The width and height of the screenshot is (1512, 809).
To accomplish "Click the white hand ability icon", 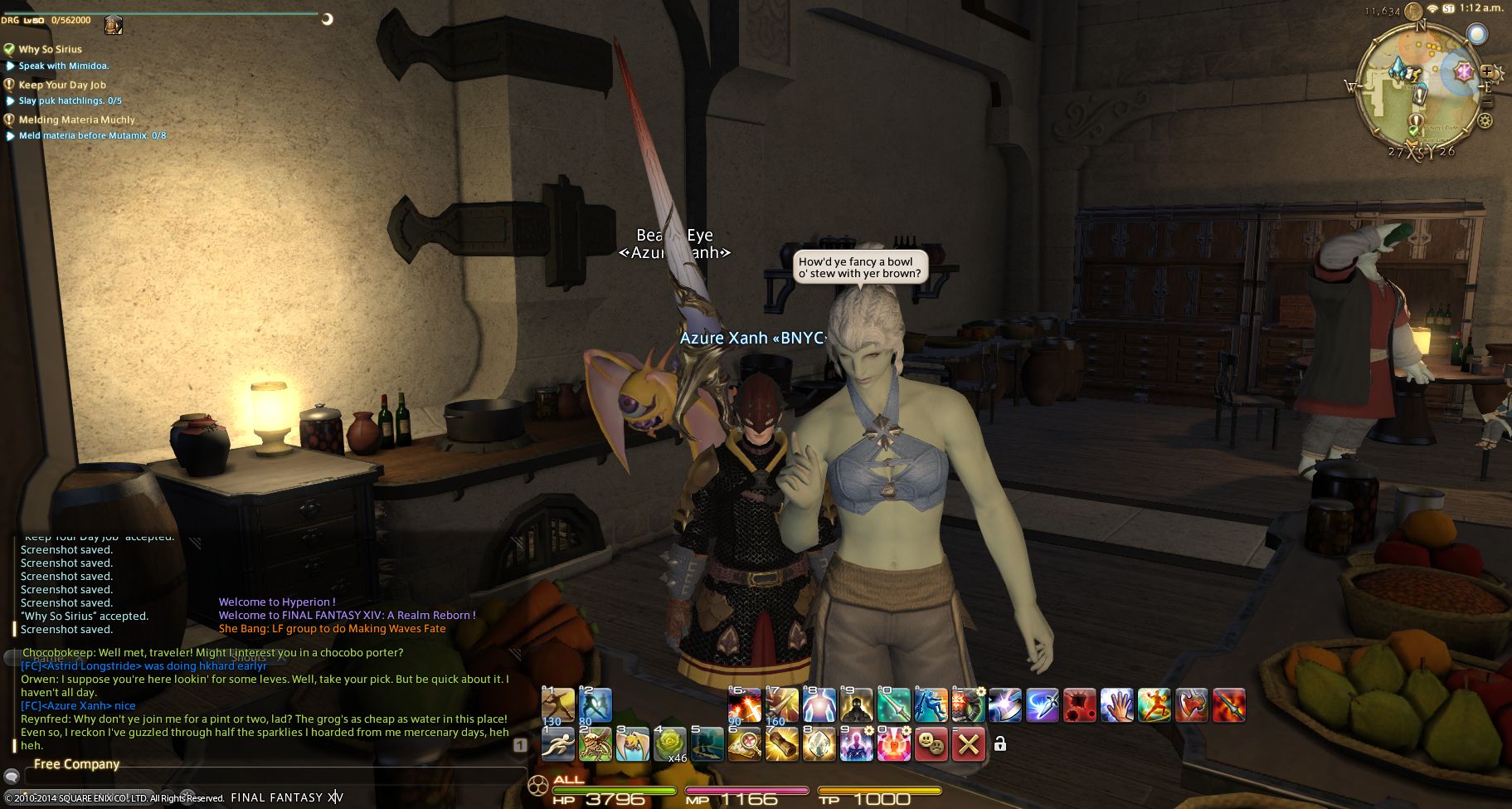I will point(1116,705).
